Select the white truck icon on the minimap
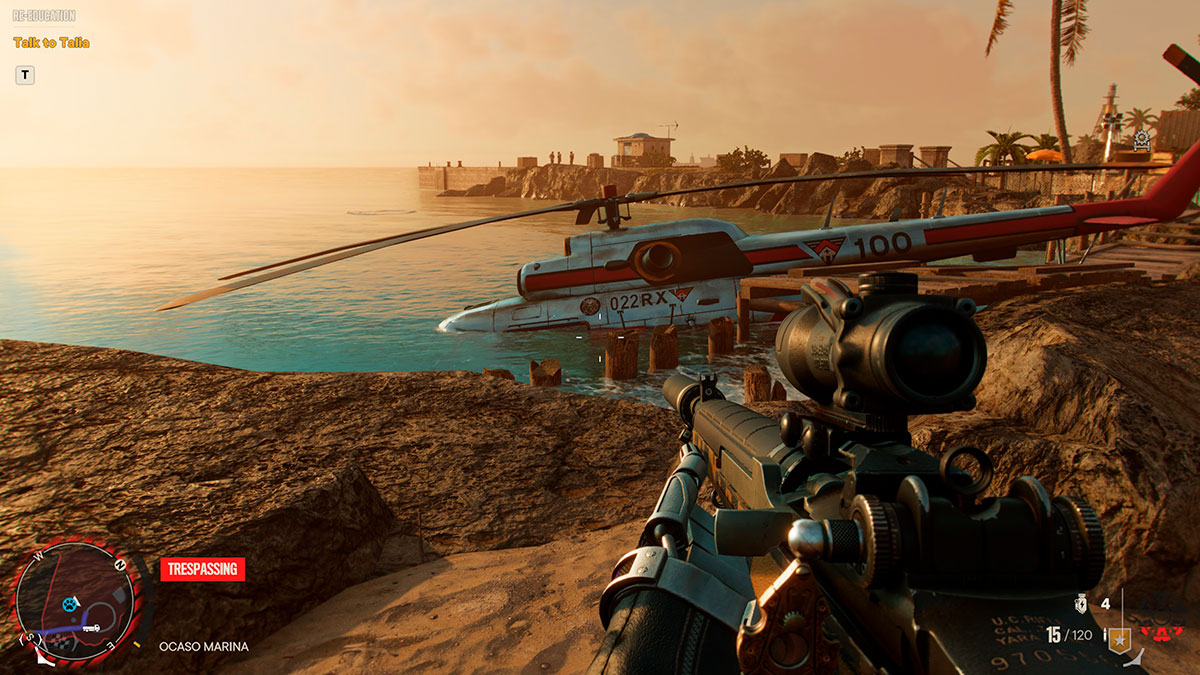This screenshot has width=1200, height=675. [90, 628]
